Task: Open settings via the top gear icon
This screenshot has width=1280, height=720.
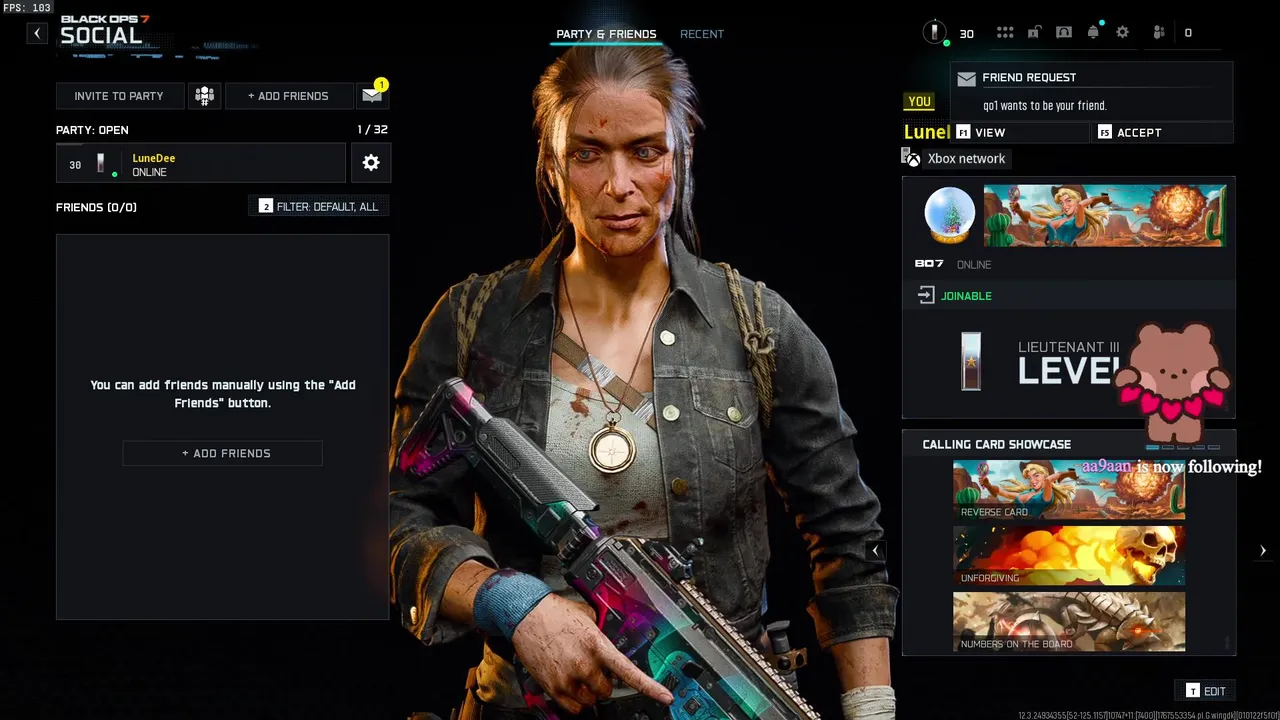Action: tap(1123, 33)
